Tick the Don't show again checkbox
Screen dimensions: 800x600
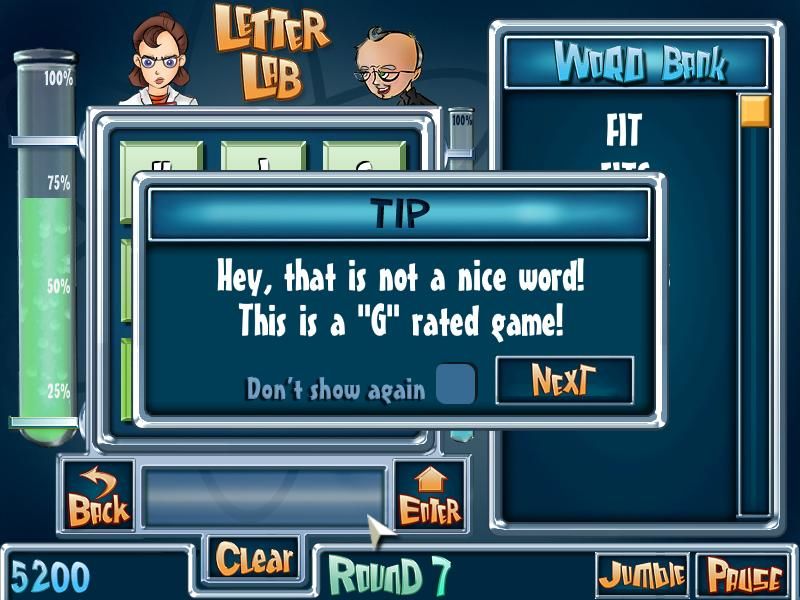[x=457, y=385]
